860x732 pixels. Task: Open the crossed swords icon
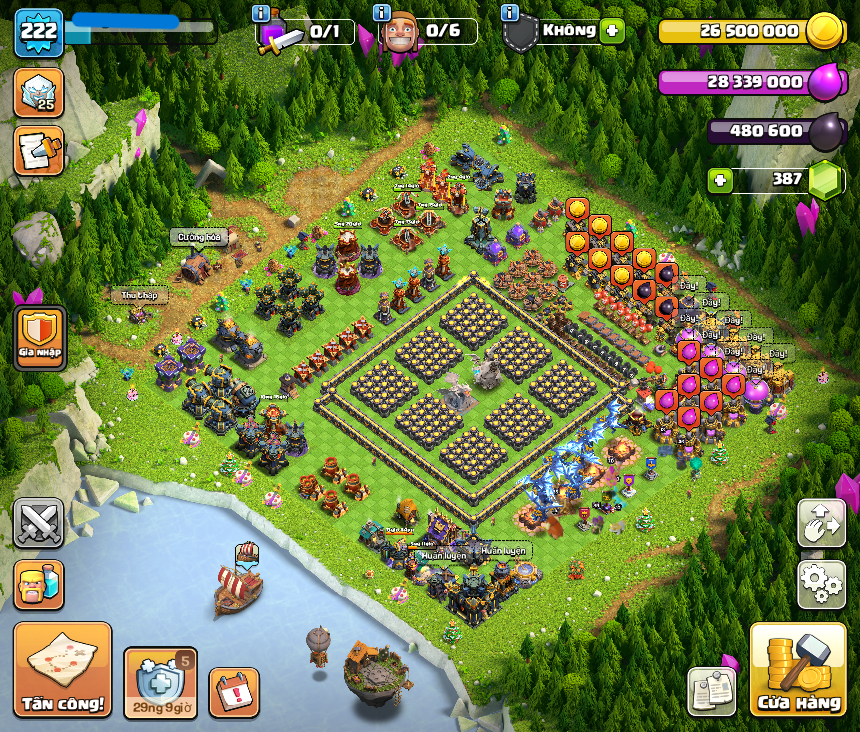point(39,523)
